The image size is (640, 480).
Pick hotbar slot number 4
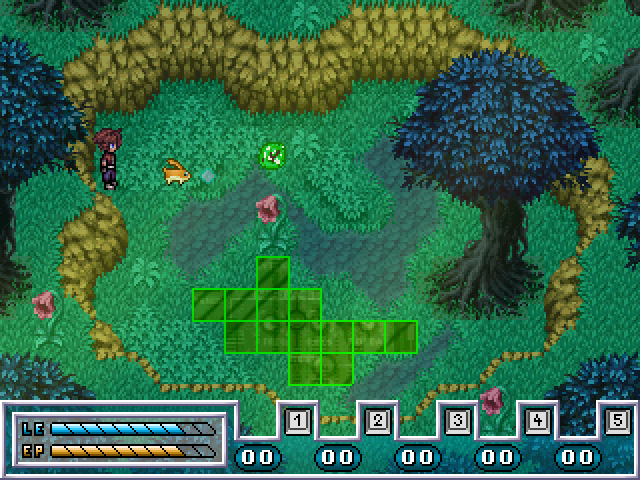(537, 421)
